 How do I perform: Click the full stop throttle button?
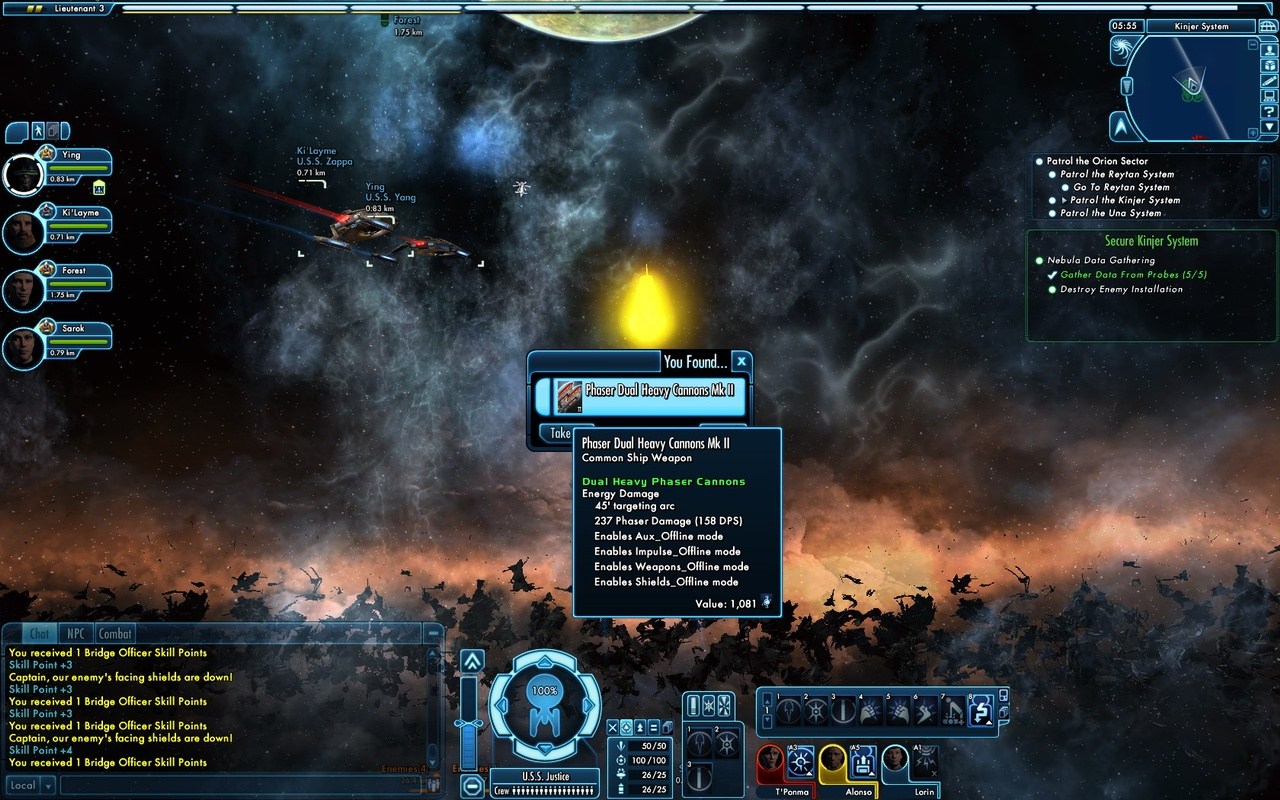(472, 786)
